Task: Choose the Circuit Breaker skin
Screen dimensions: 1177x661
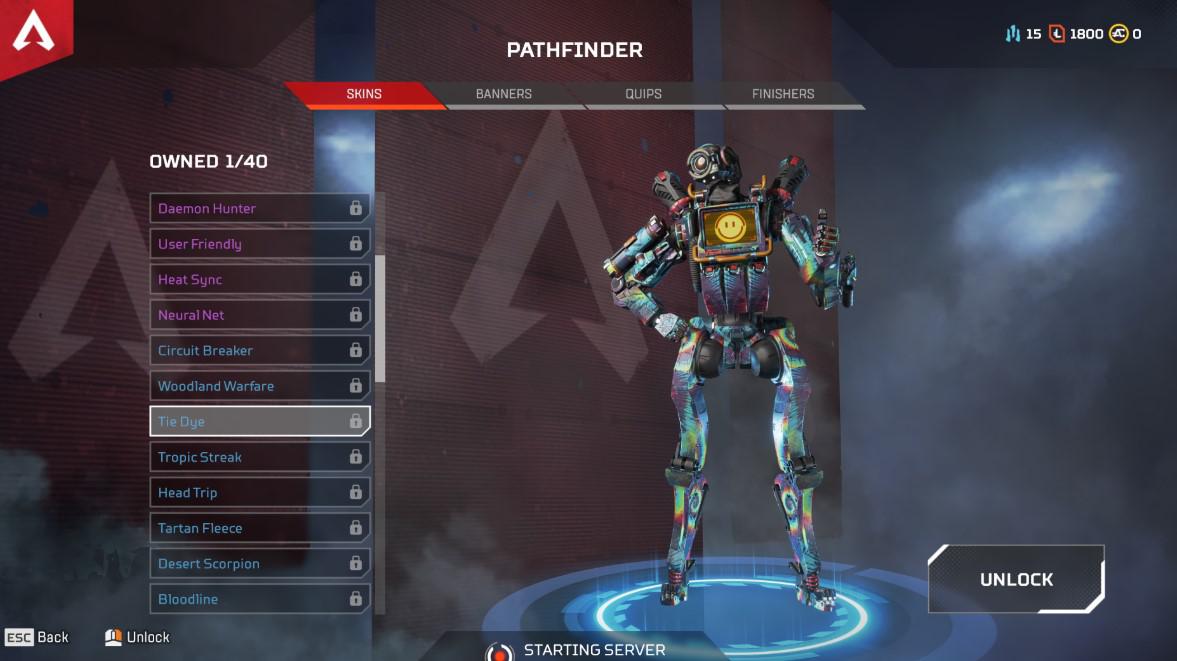Action: tap(259, 350)
